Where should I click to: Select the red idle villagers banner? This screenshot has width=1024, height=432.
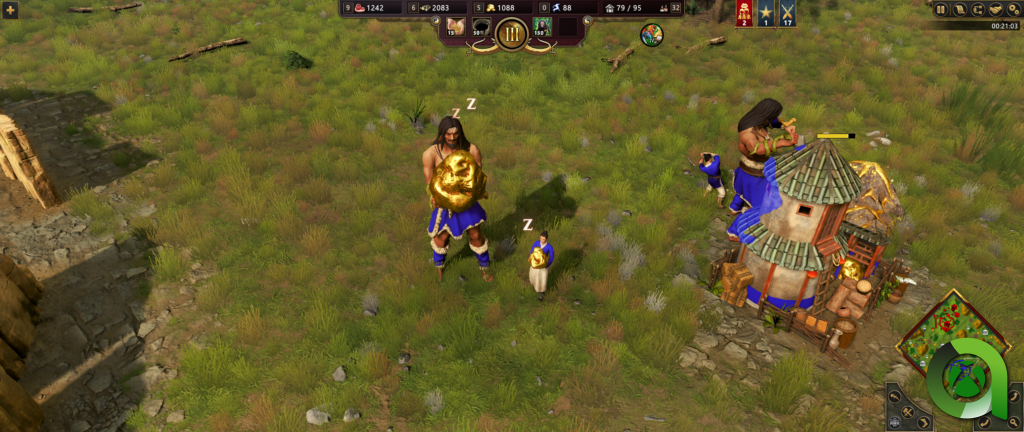[744, 12]
